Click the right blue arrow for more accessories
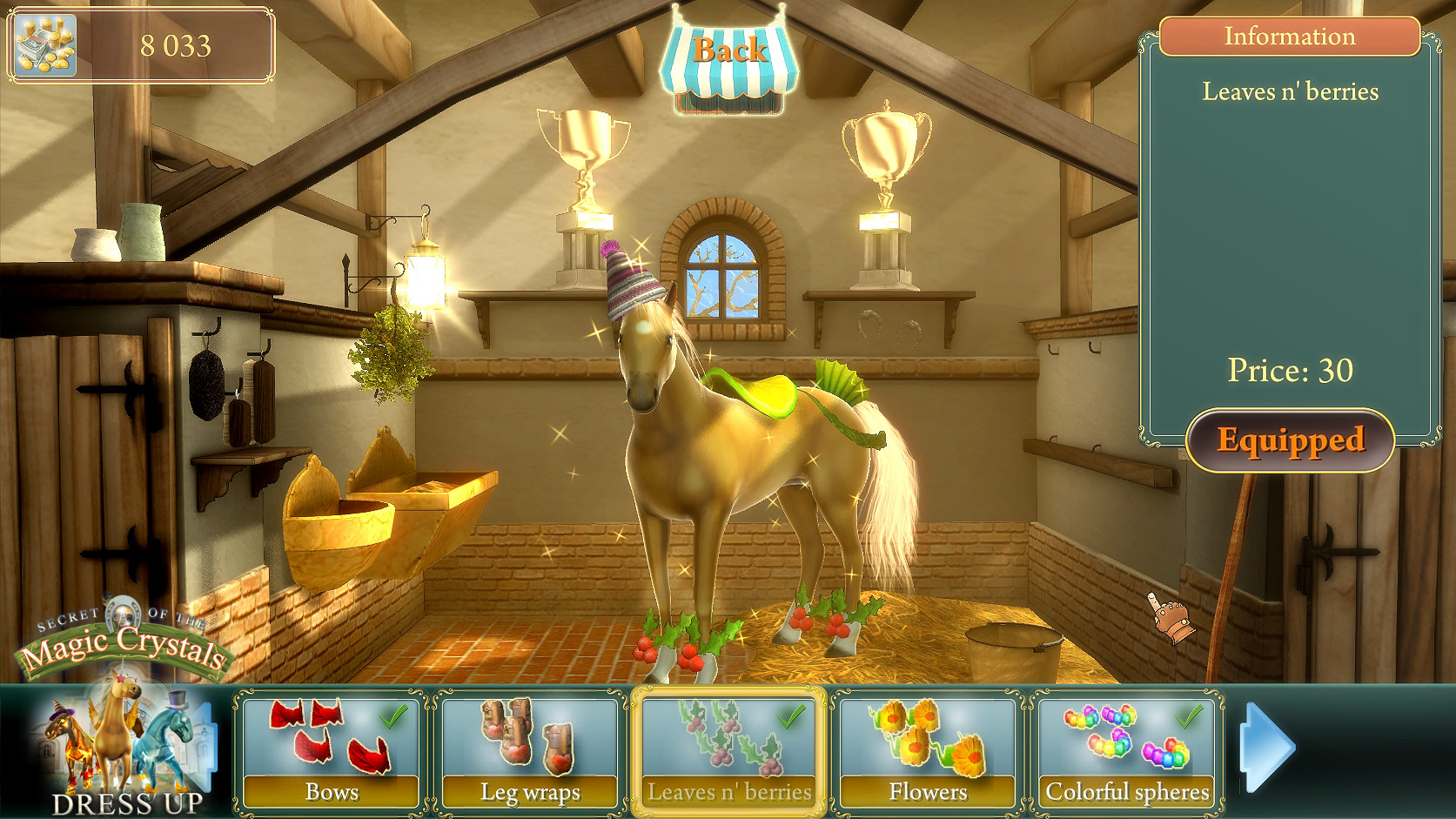 (x=1269, y=746)
